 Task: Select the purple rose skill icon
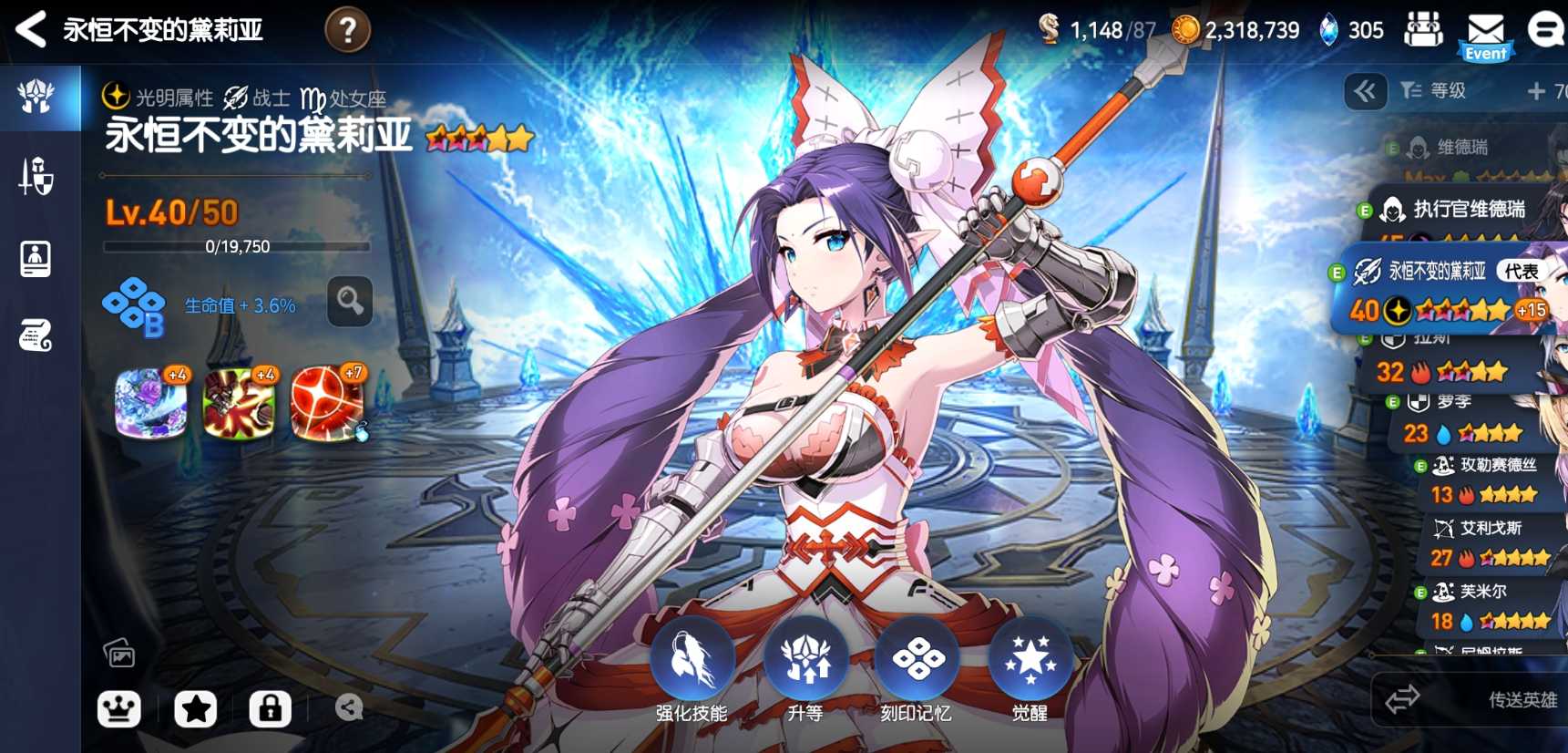click(x=151, y=403)
